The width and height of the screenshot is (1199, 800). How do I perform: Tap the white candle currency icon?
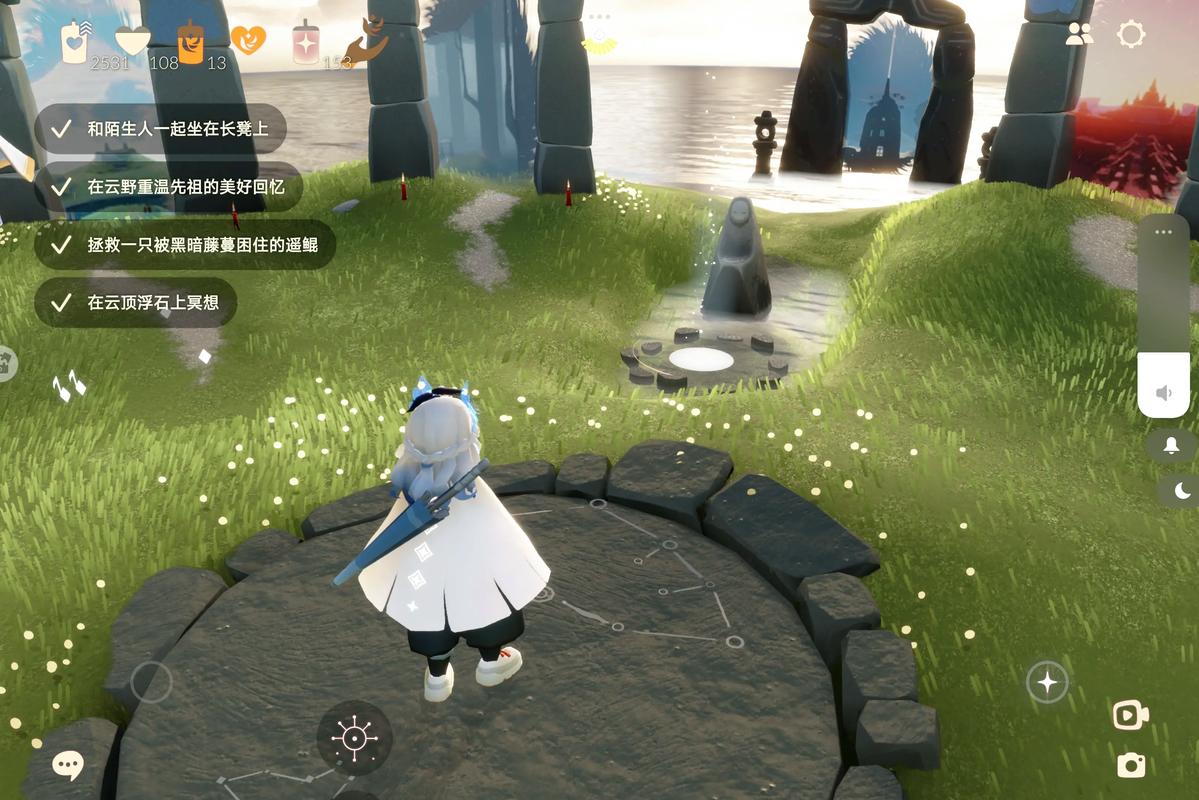pyautogui.click(x=74, y=42)
